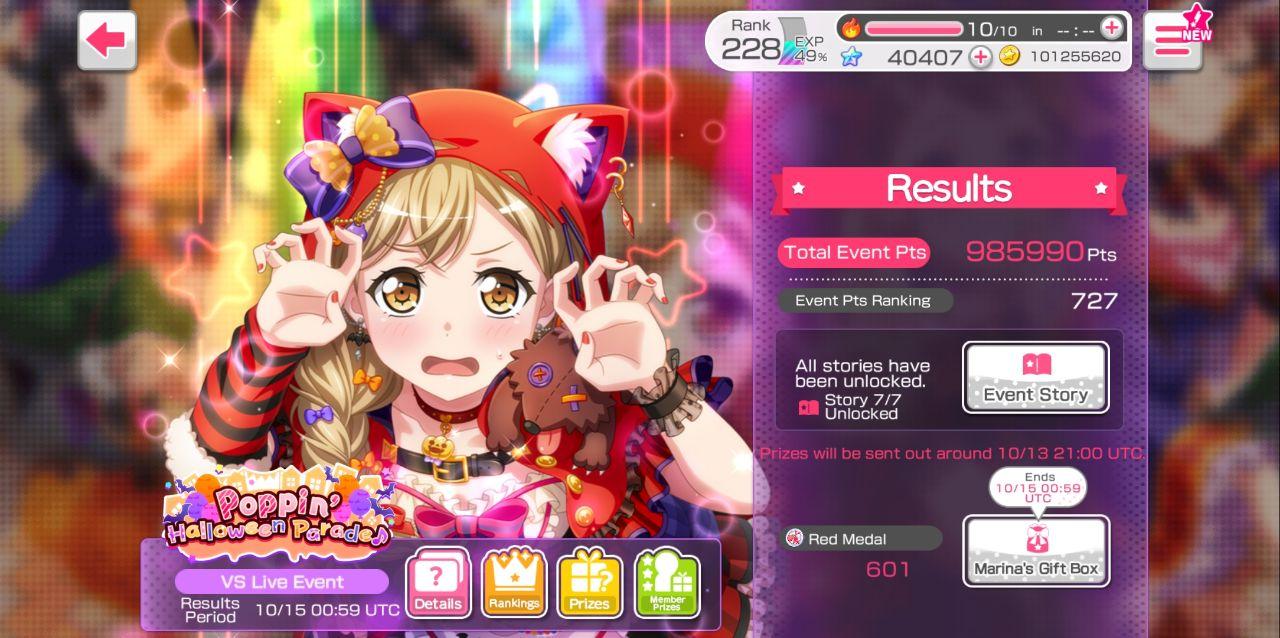Open Marina's Gift Box
This screenshot has width=1280, height=638.
pos(1035,550)
